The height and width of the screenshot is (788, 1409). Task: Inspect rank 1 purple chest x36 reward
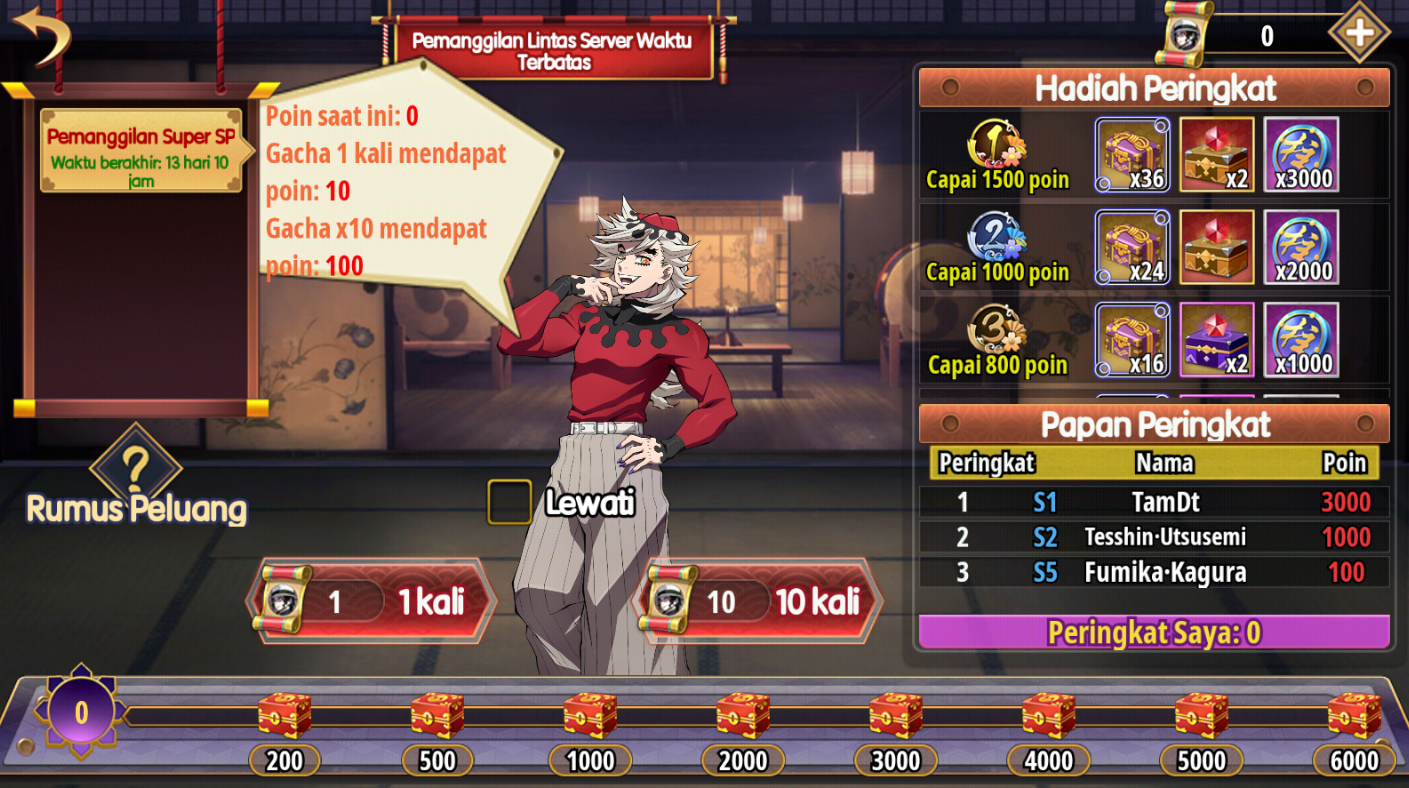tap(1132, 155)
